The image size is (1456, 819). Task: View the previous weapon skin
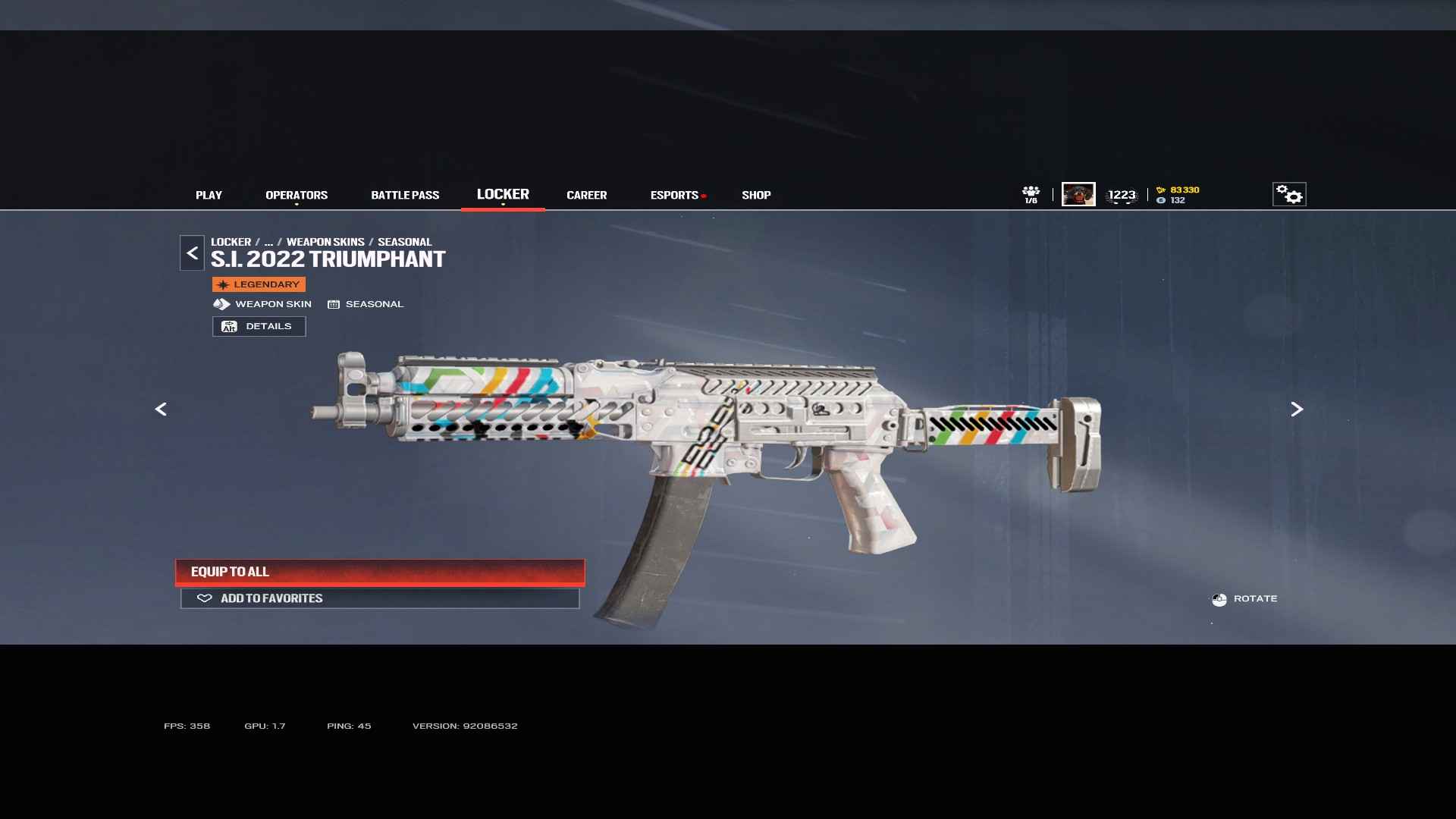161,409
